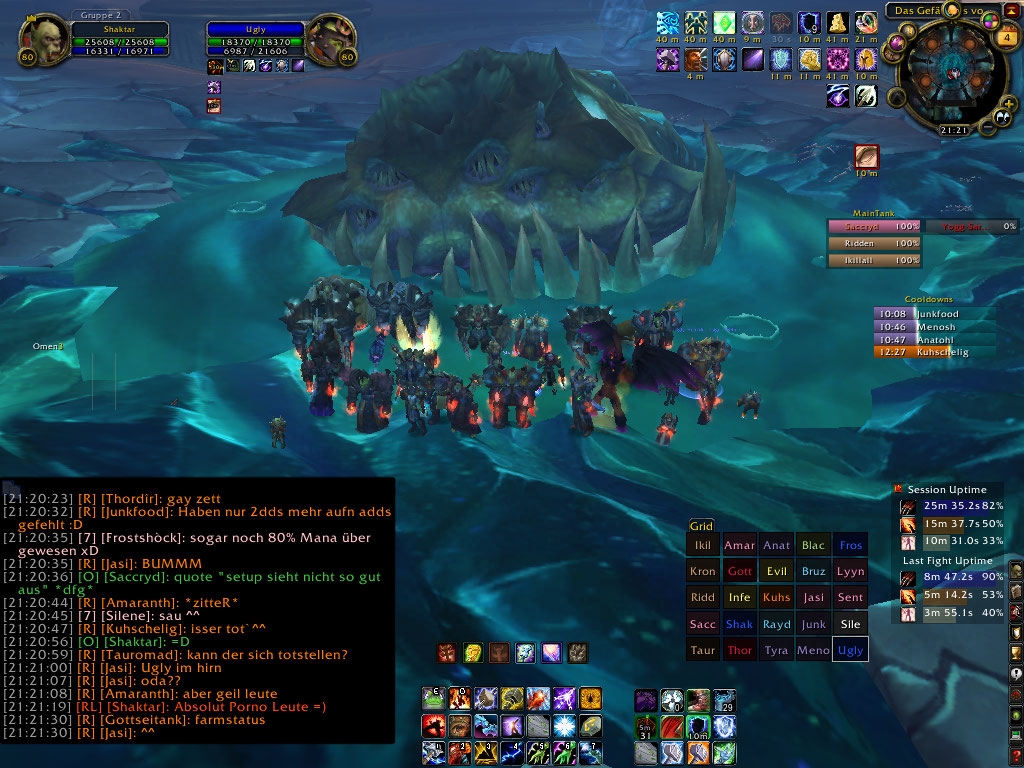
Task: Click the target portrait of Ugly
Action: [x=328, y=40]
